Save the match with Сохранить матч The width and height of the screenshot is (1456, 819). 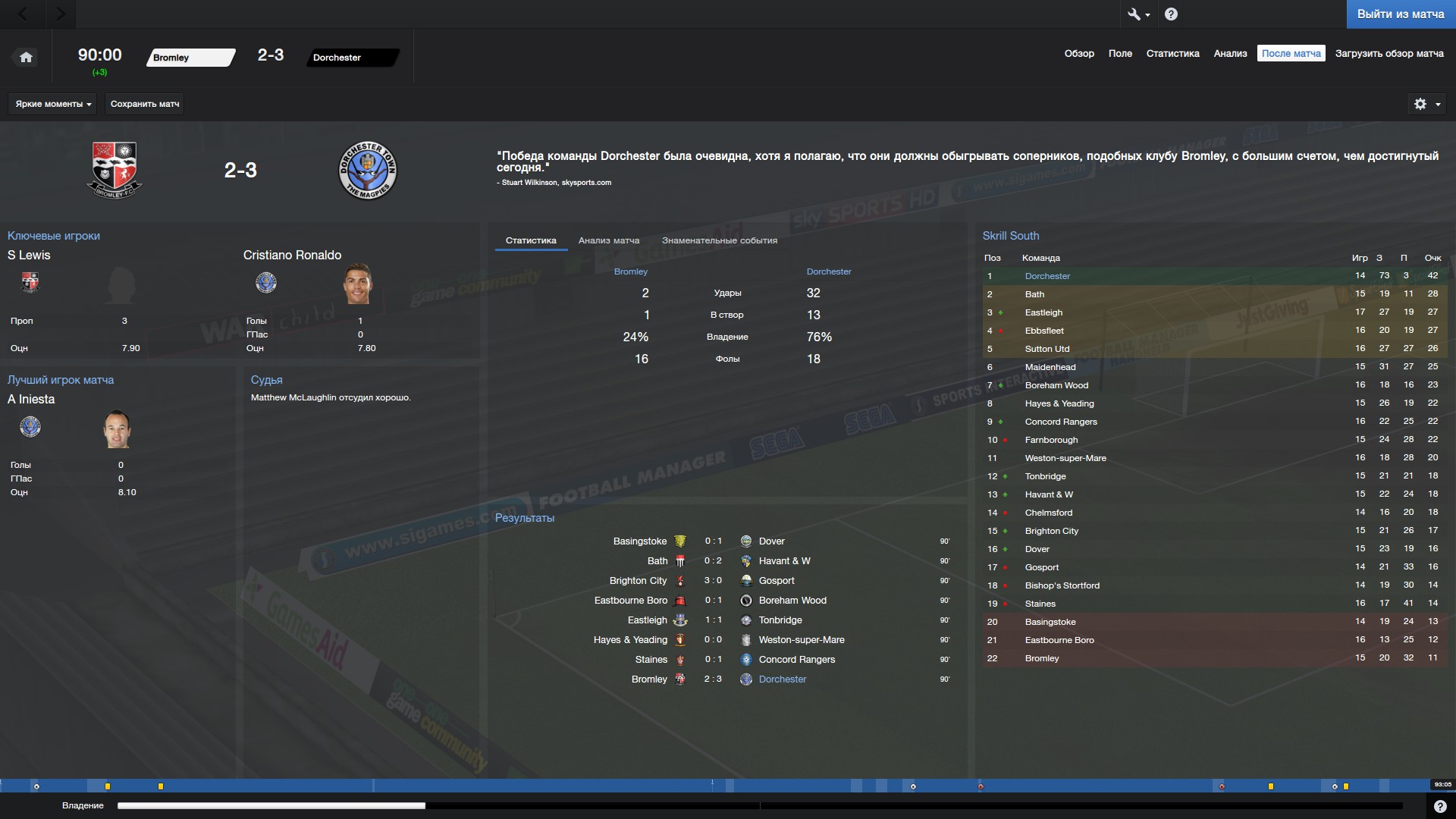tap(145, 104)
